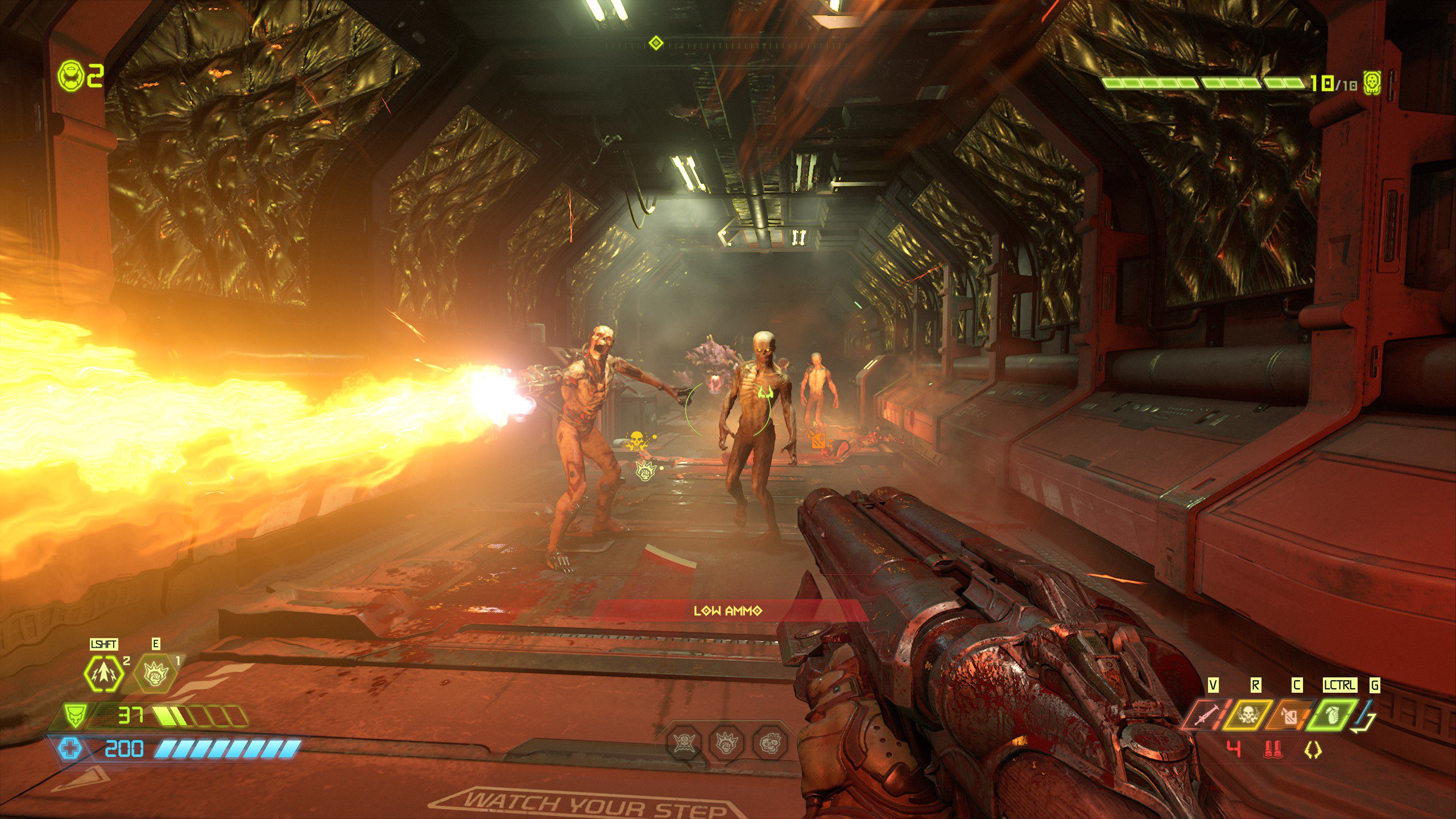This screenshot has height=819, width=1456.
Task: Use the dash arrow ability icon
Action: click(104, 673)
